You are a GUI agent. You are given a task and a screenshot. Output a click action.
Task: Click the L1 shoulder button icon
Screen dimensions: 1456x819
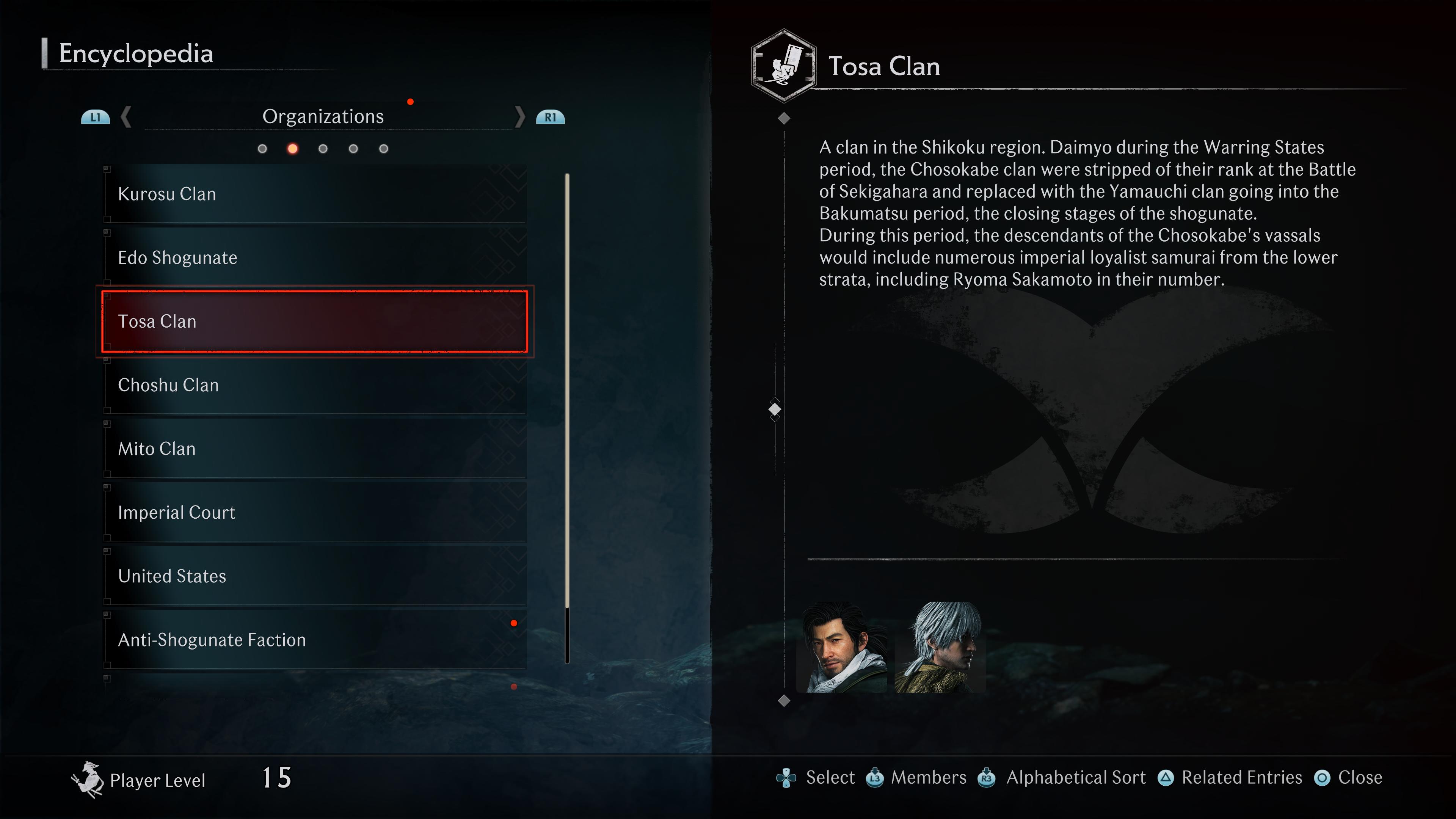click(x=95, y=117)
